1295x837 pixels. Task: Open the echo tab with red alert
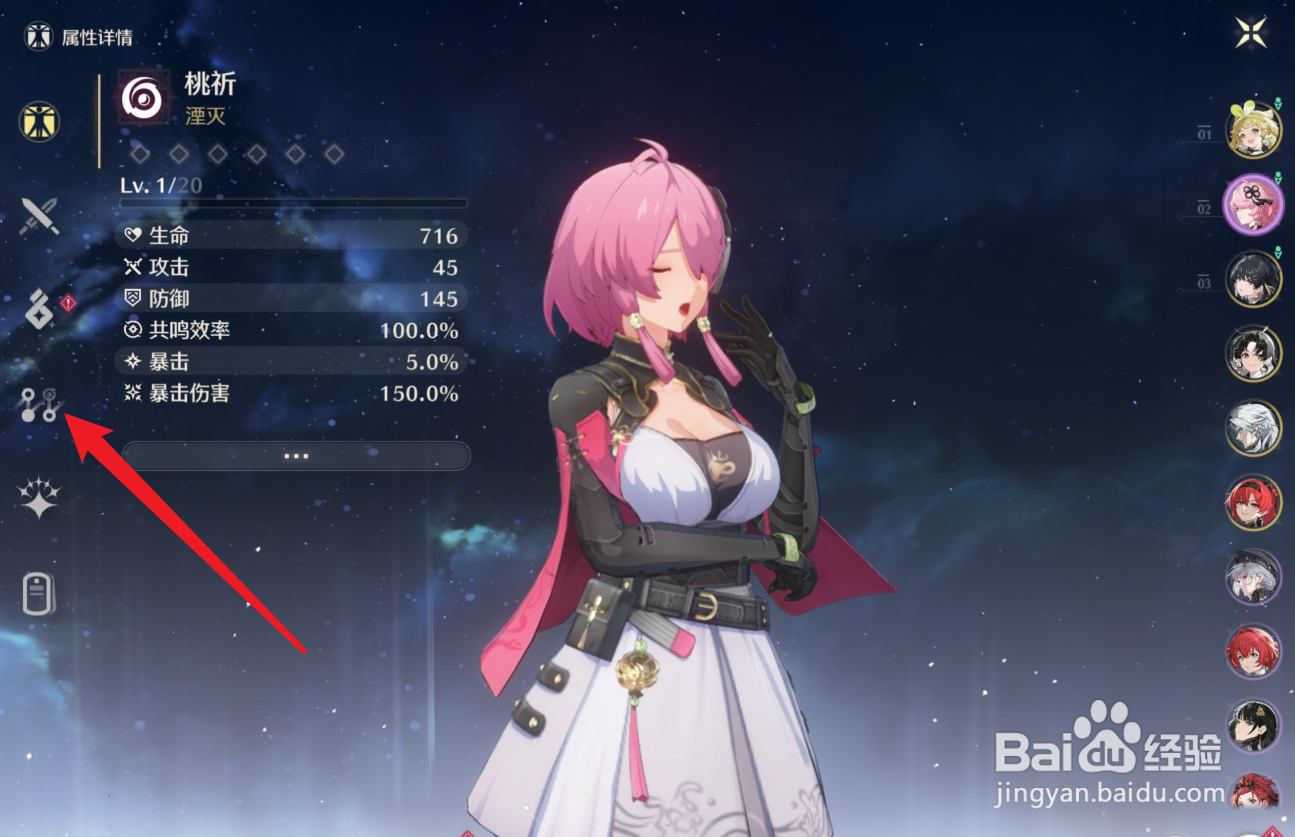click(x=41, y=309)
